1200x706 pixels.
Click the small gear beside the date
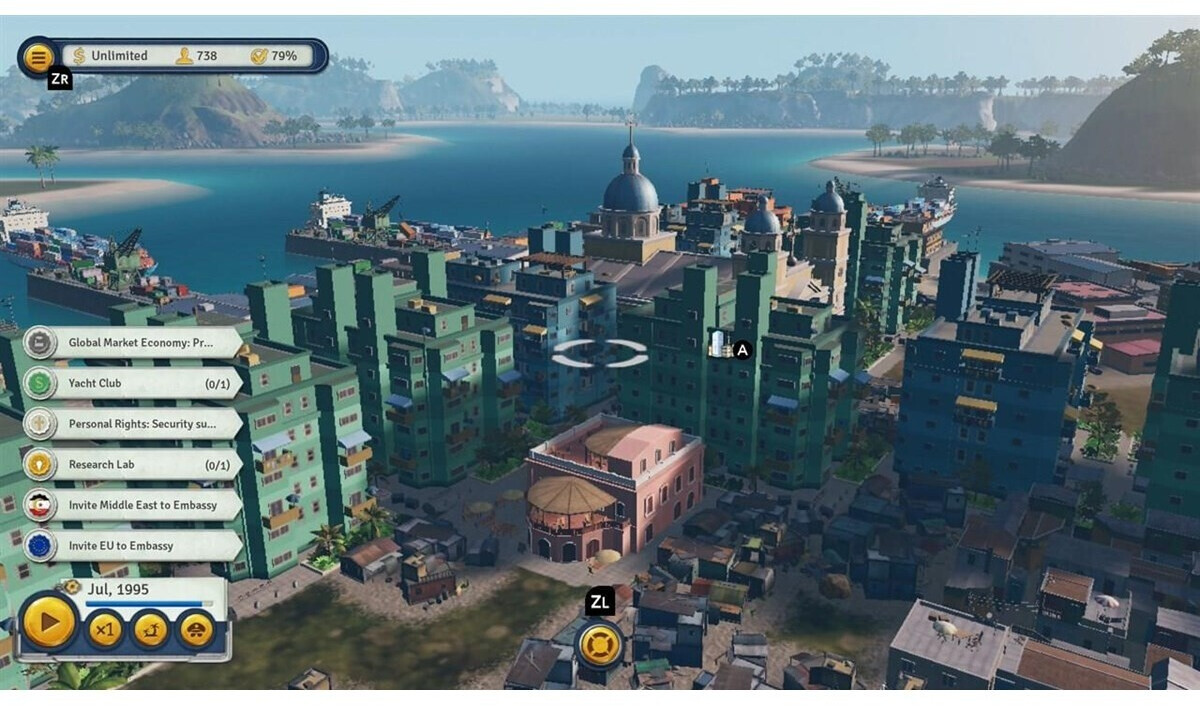point(72,587)
